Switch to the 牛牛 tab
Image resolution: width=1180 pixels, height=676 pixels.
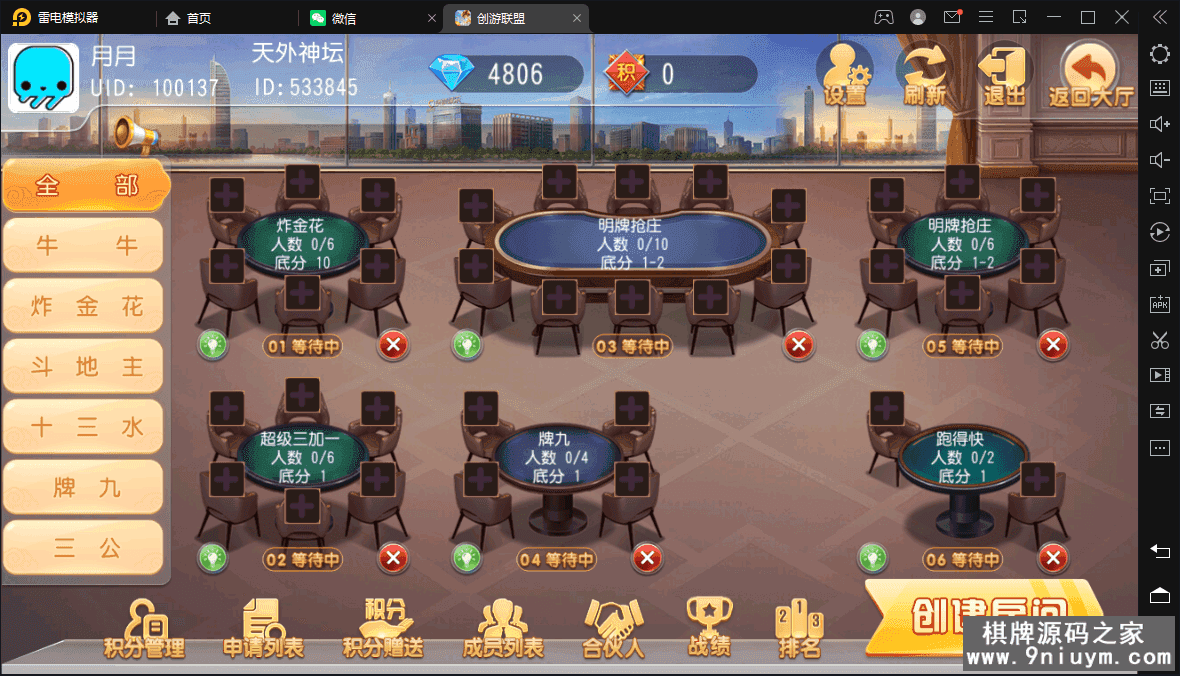point(84,246)
